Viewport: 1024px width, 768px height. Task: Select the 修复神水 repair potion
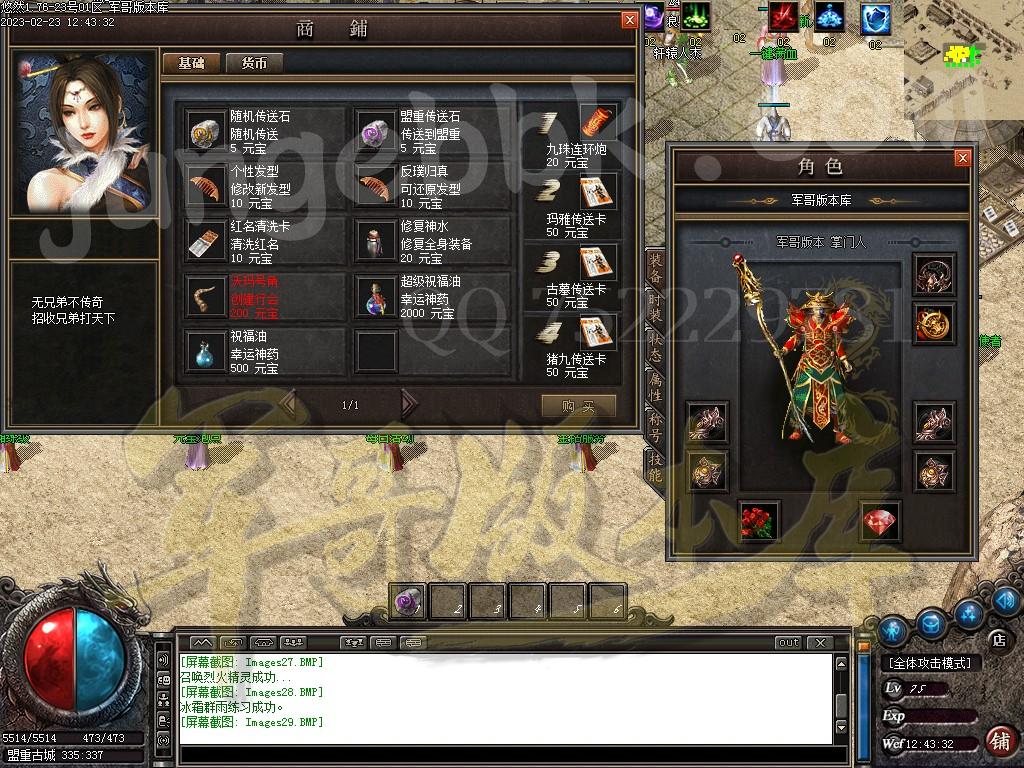click(x=376, y=240)
